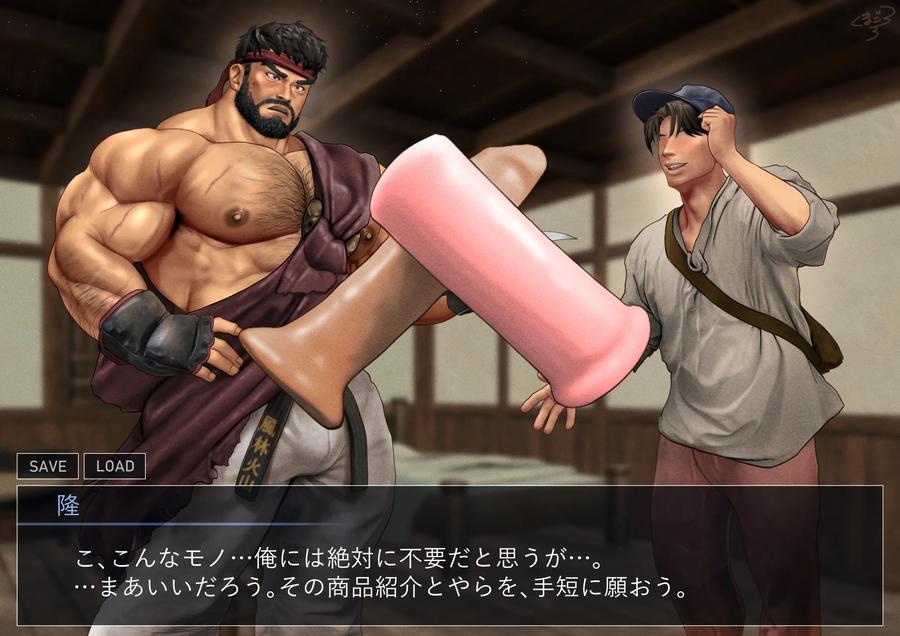
Task: Open the LOAD menu
Action: pyautogui.click(x=115, y=466)
